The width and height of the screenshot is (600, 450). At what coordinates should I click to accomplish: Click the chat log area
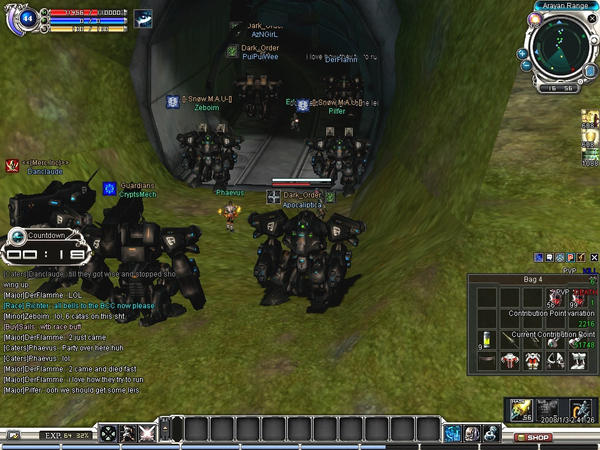pos(90,330)
